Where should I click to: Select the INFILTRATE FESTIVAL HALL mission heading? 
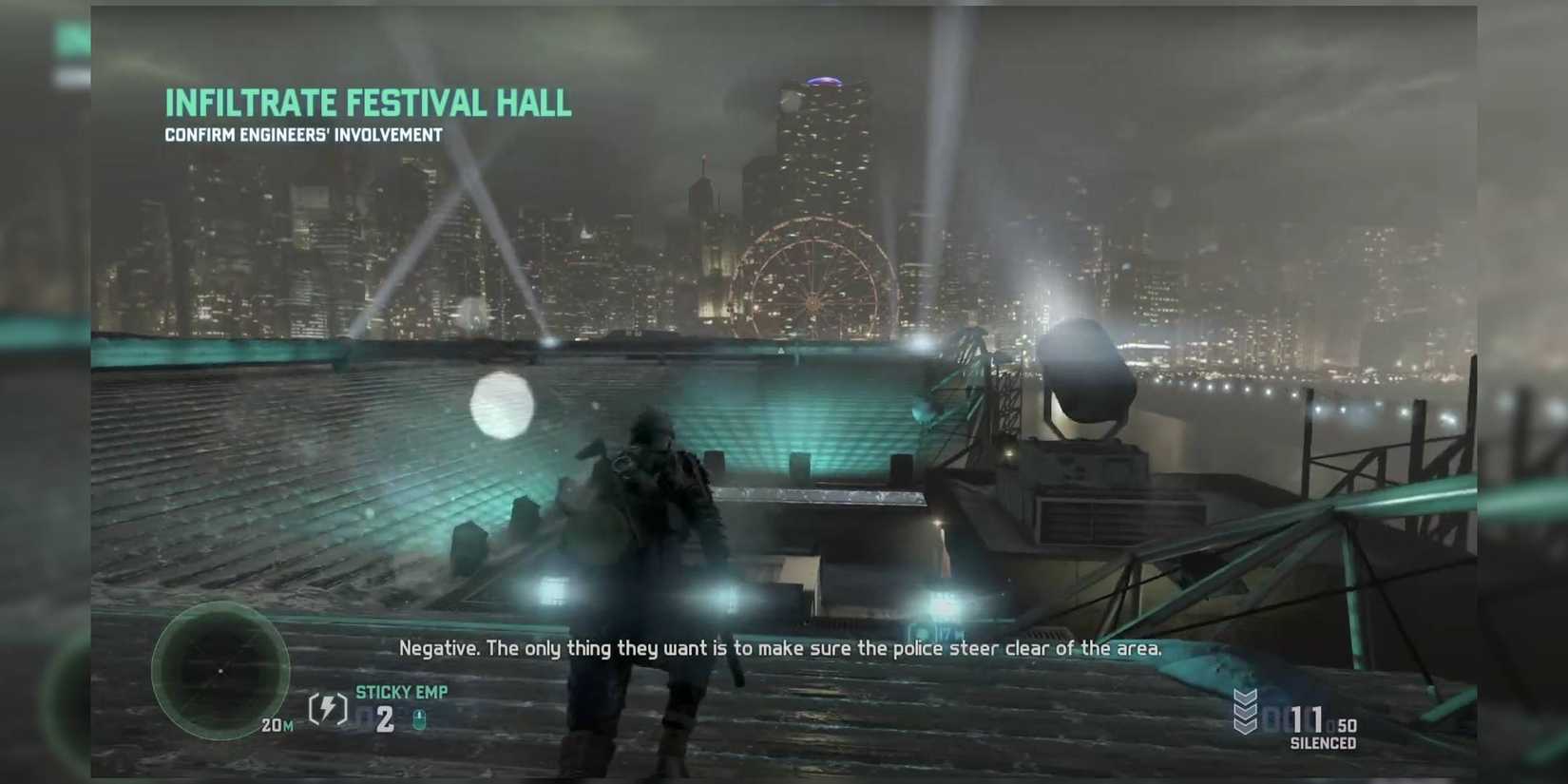coord(368,103)
